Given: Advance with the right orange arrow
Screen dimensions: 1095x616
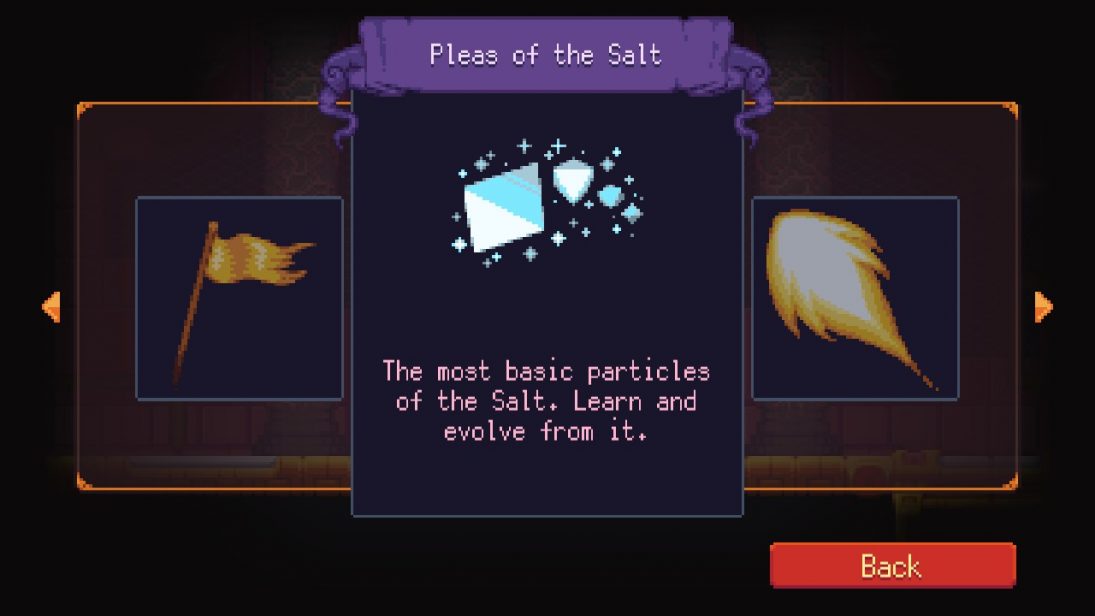Looking at the screenshot, I should point(1043,307).
